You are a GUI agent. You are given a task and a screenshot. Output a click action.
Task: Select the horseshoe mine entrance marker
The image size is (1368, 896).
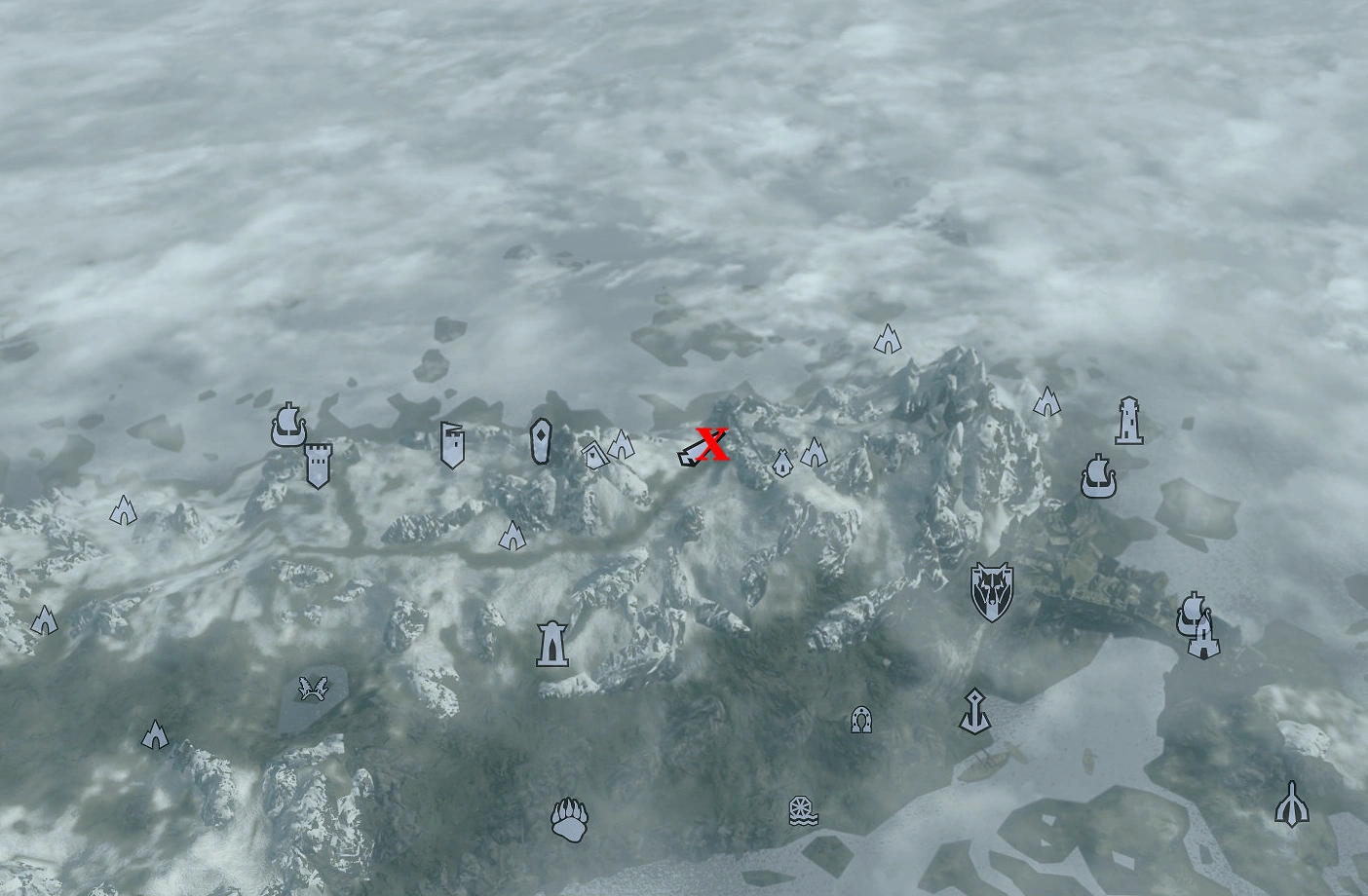click(x=861, y=719)
